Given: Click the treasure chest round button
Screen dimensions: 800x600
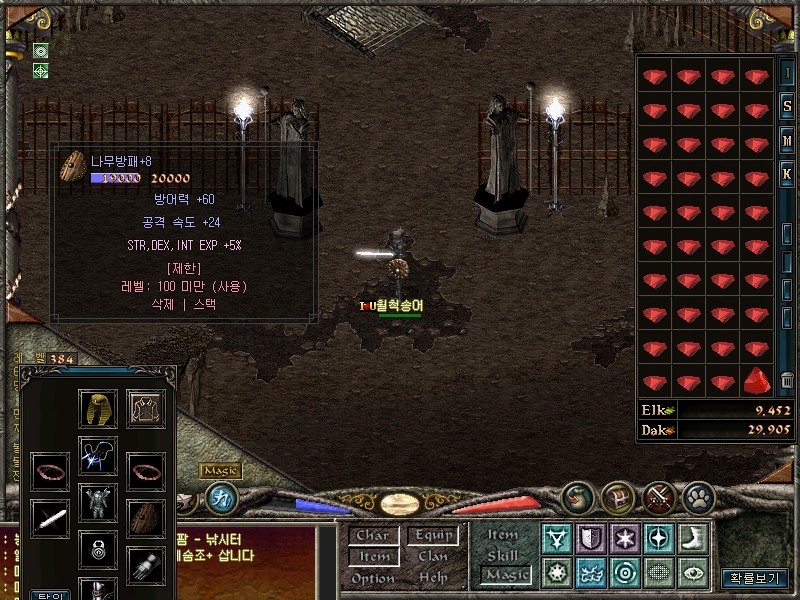Looking at the screenshot, I should tap(618, 497).
